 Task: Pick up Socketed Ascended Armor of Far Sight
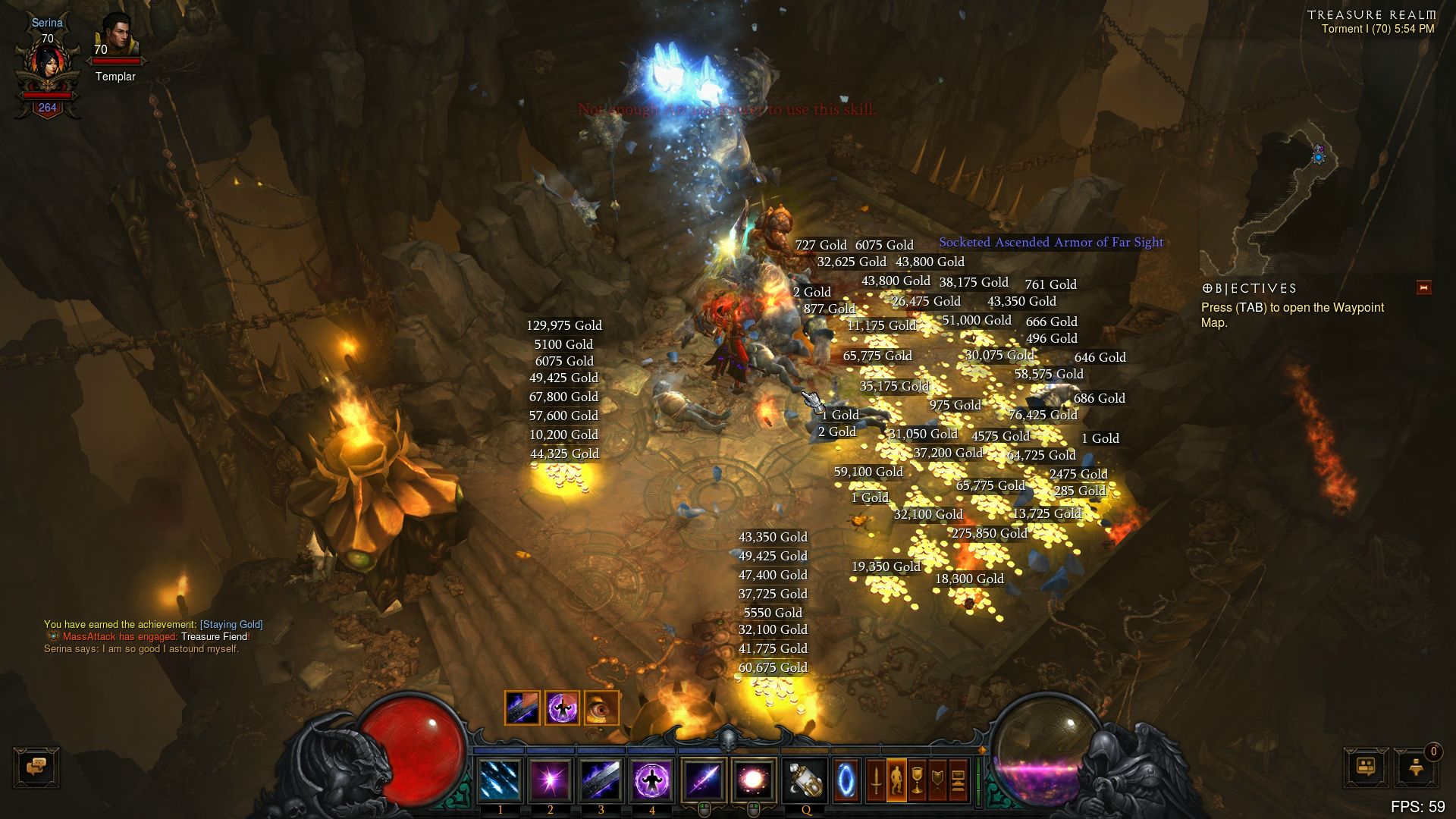(1051, 243)
